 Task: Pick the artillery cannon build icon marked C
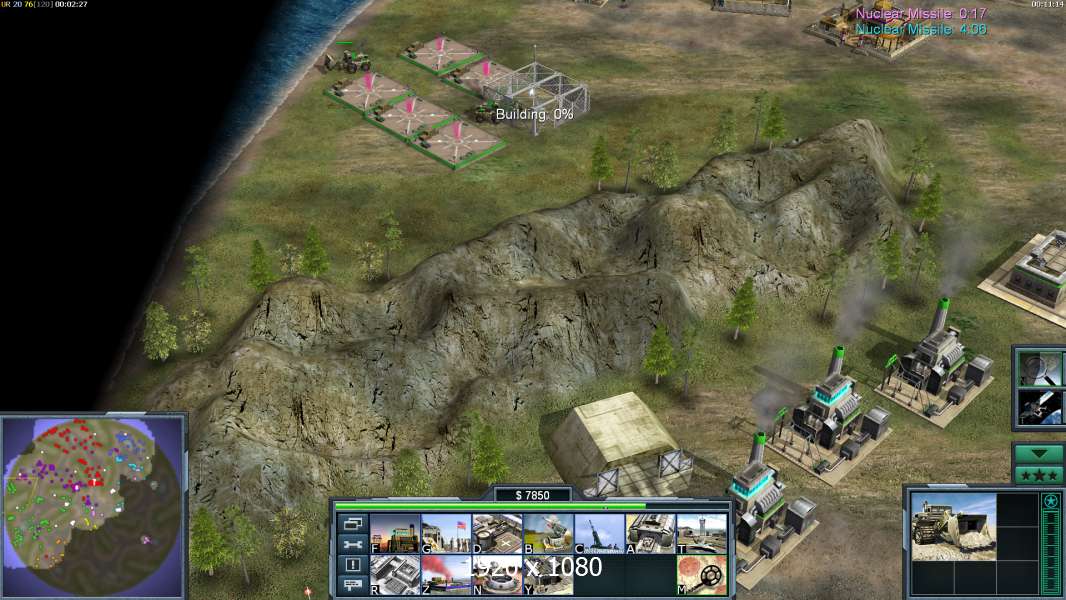point(599,533)
